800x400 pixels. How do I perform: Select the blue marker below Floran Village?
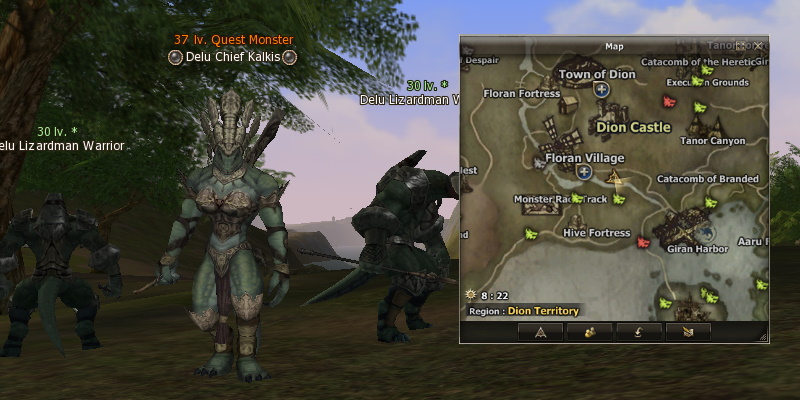[585, 172]
